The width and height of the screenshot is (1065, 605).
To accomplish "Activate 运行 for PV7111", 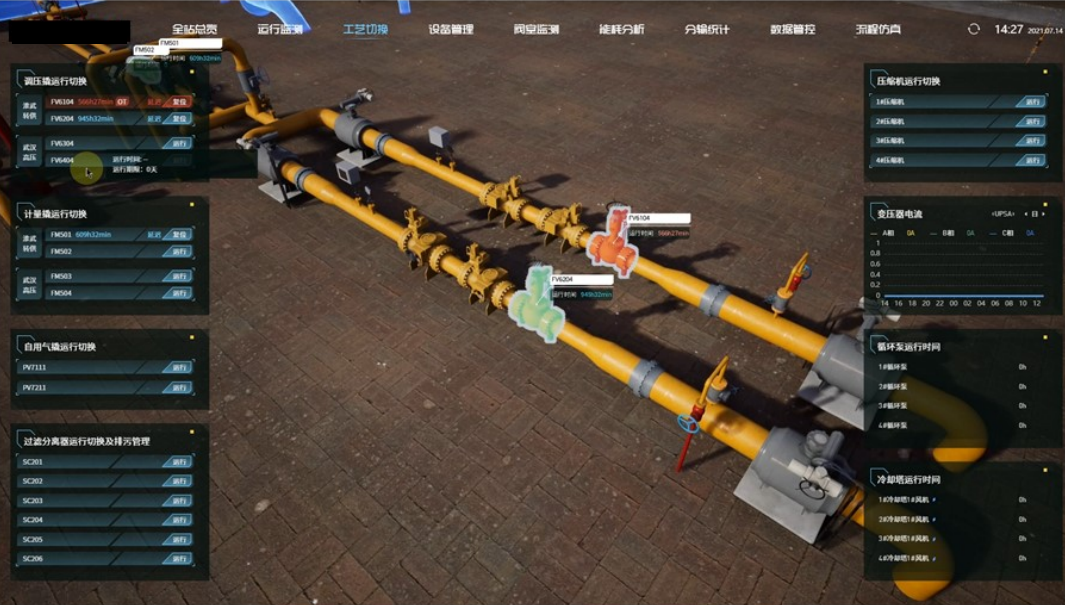I will [180, 367].
